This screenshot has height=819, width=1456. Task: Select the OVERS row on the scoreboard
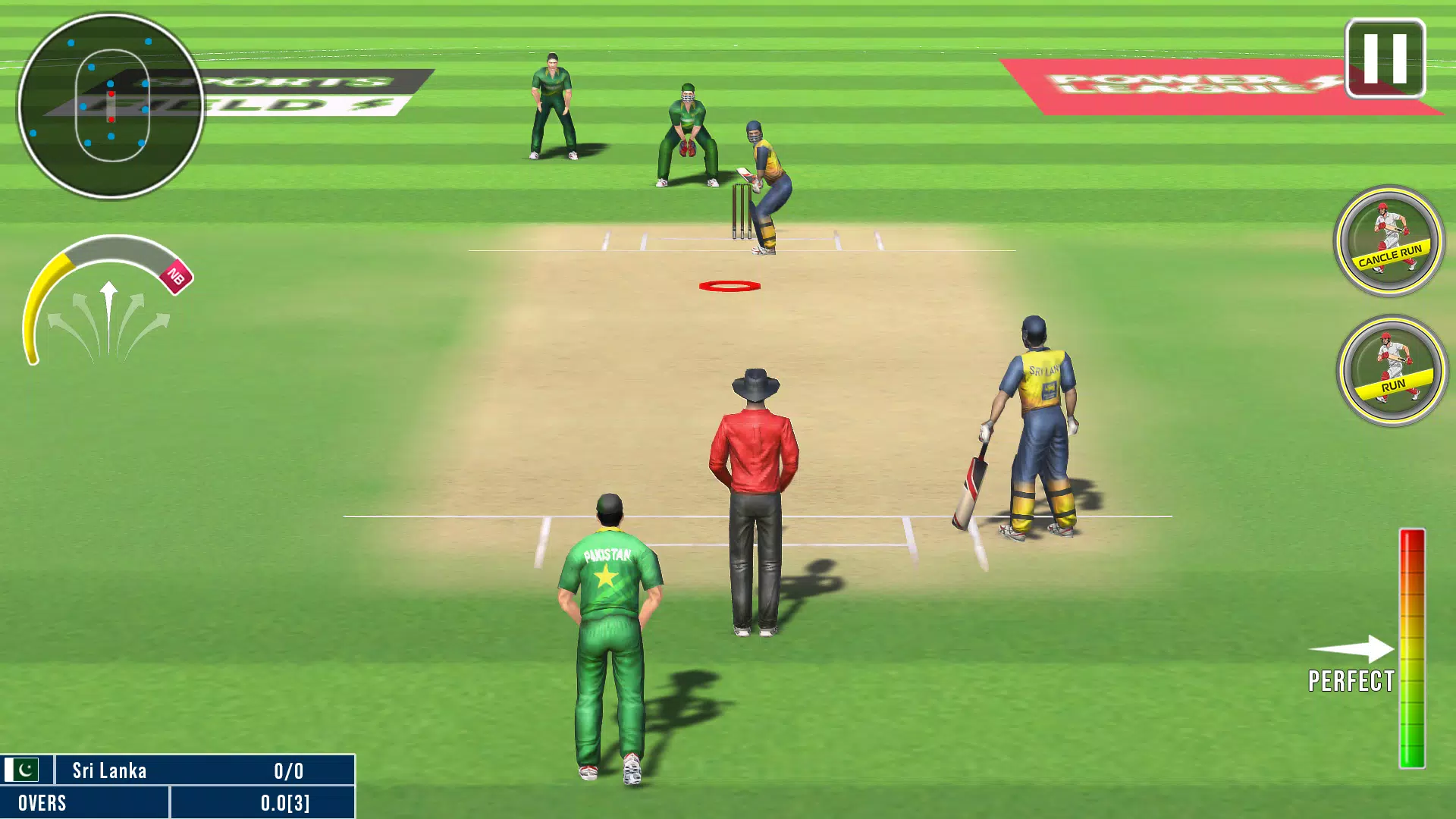(x=83, y=802)
